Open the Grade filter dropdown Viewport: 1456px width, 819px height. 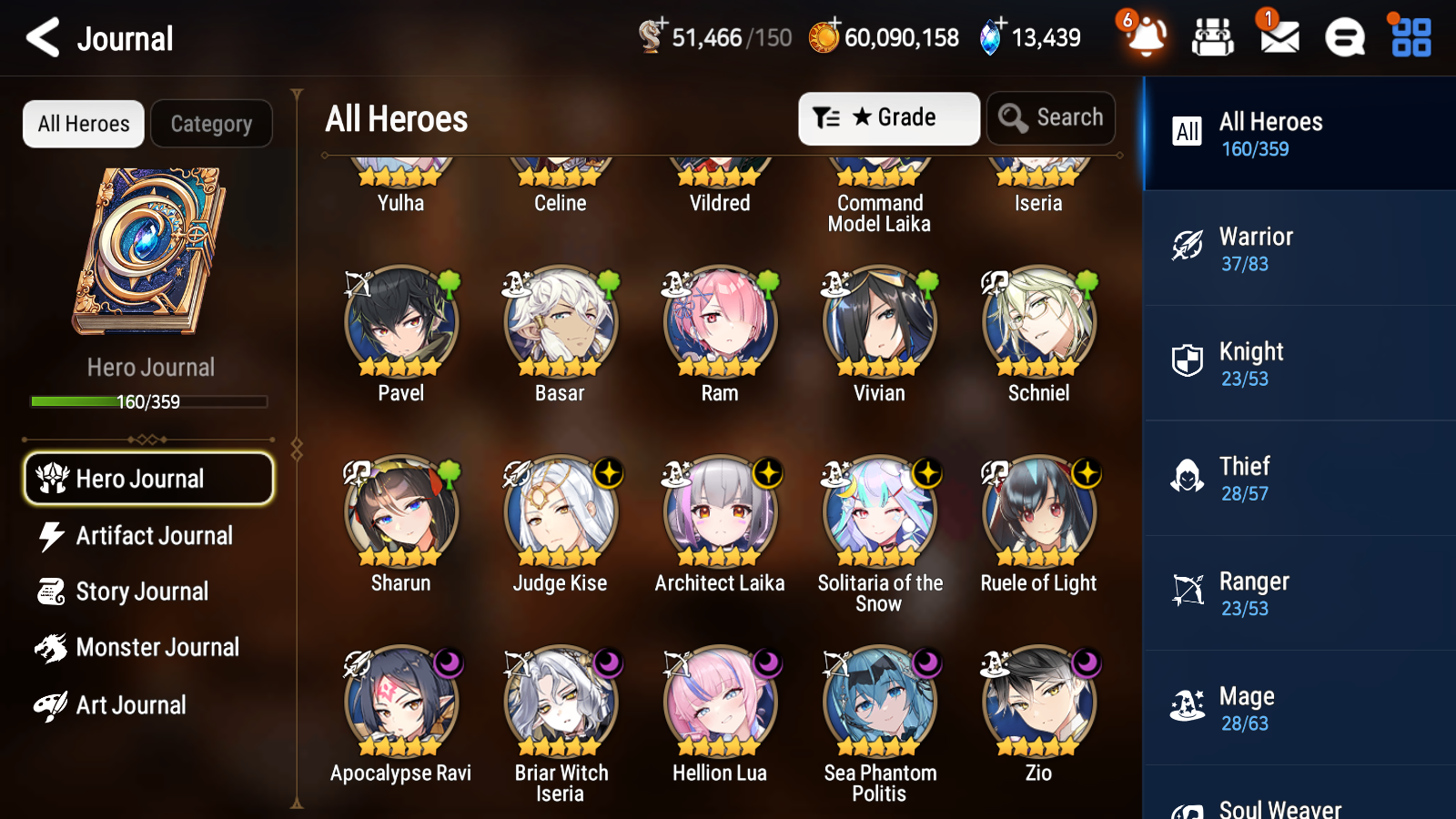[x=888, y=117]
